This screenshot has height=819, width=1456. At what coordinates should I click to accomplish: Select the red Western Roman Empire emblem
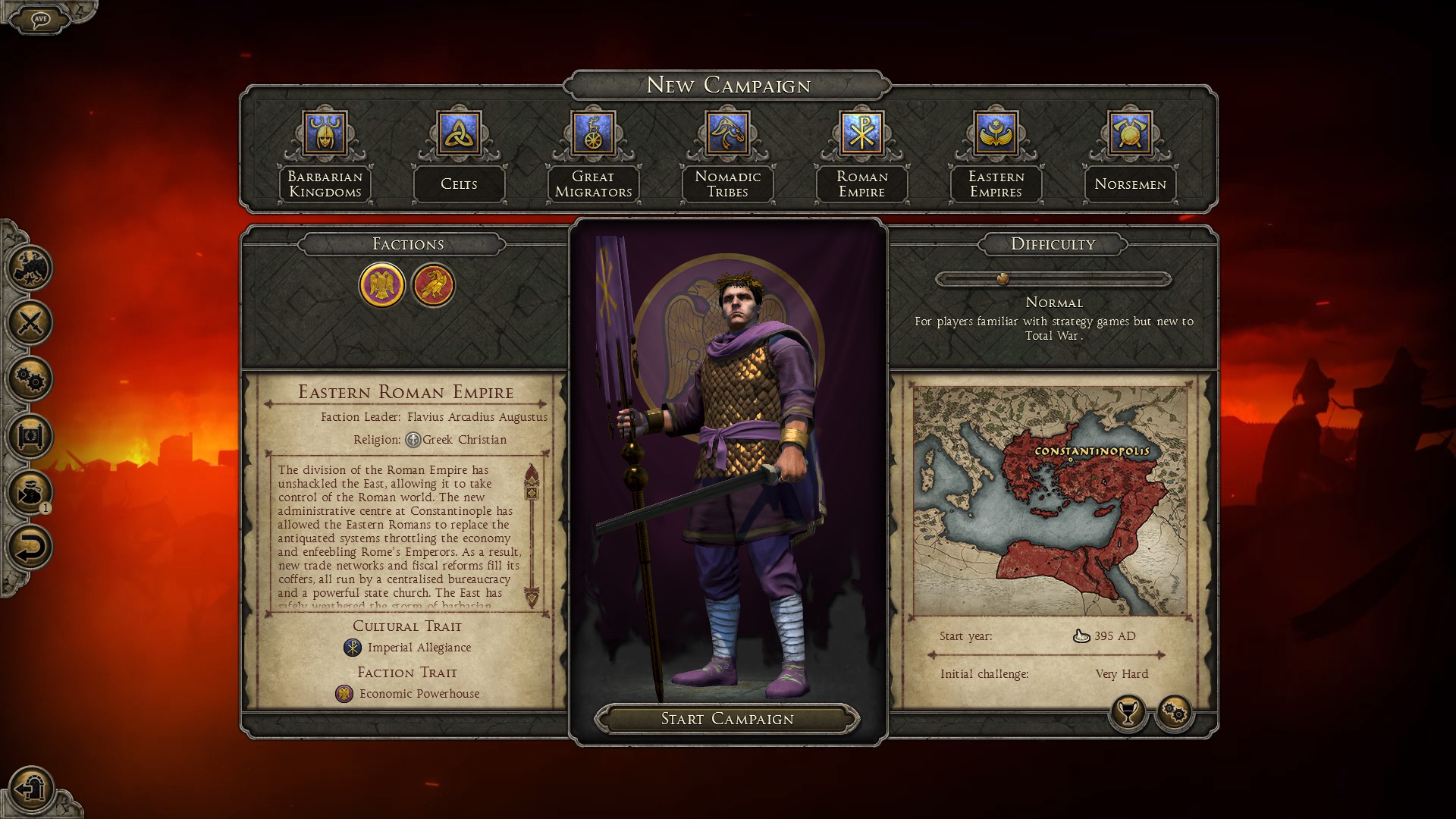433,285
